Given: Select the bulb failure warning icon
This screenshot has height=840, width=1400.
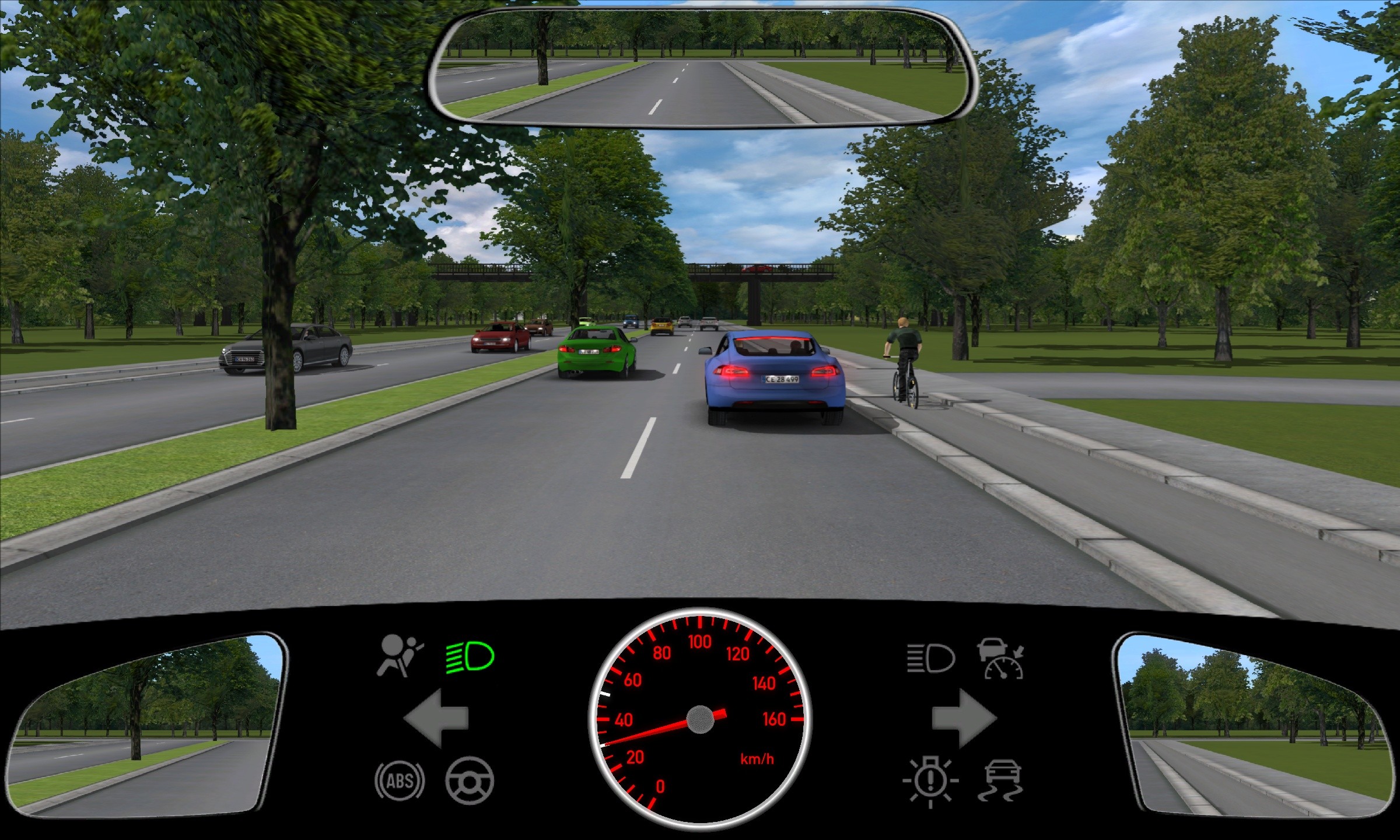Looking at the screenshot, I should pos(931,782).
